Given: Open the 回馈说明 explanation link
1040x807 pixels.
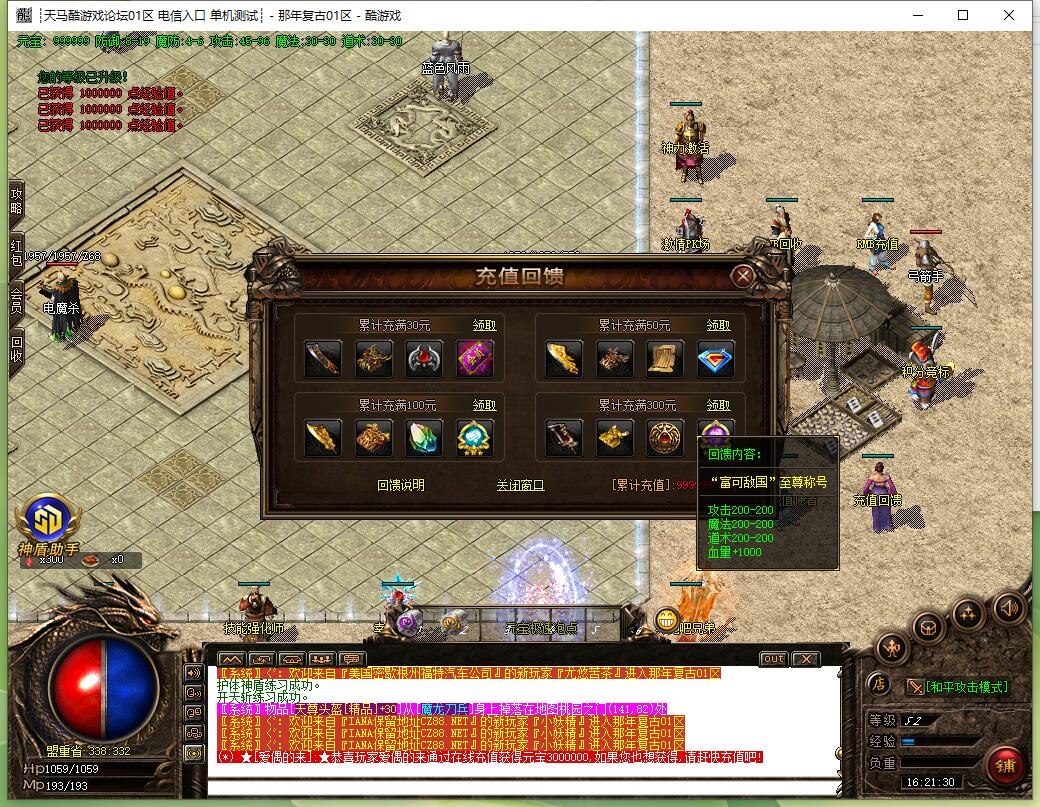Looking at the screenshot, I should tap(400, 485).
